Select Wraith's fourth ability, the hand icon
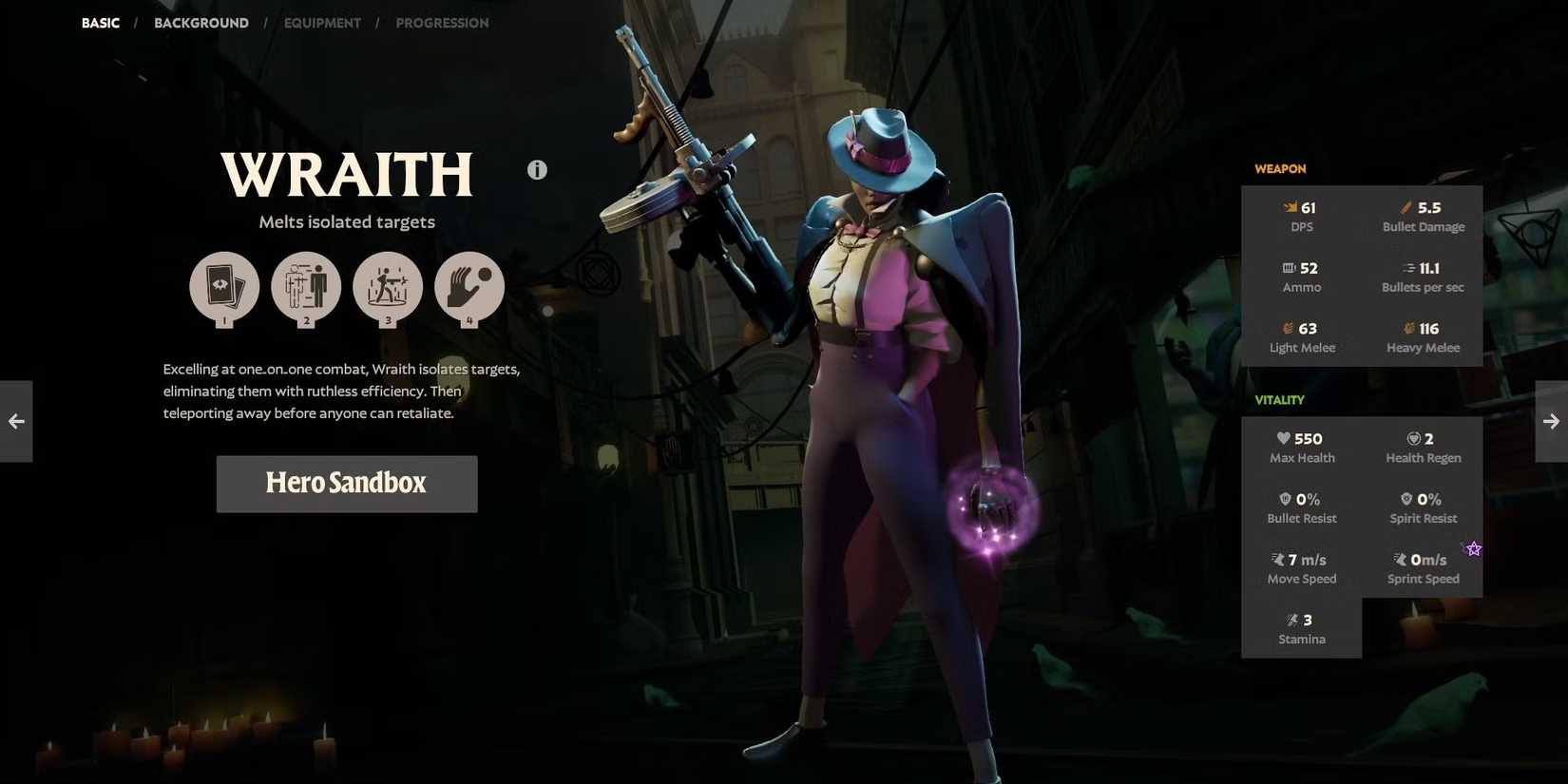Image resolution: width=1568 pixels, height=784 pixels. click(469, 287)
